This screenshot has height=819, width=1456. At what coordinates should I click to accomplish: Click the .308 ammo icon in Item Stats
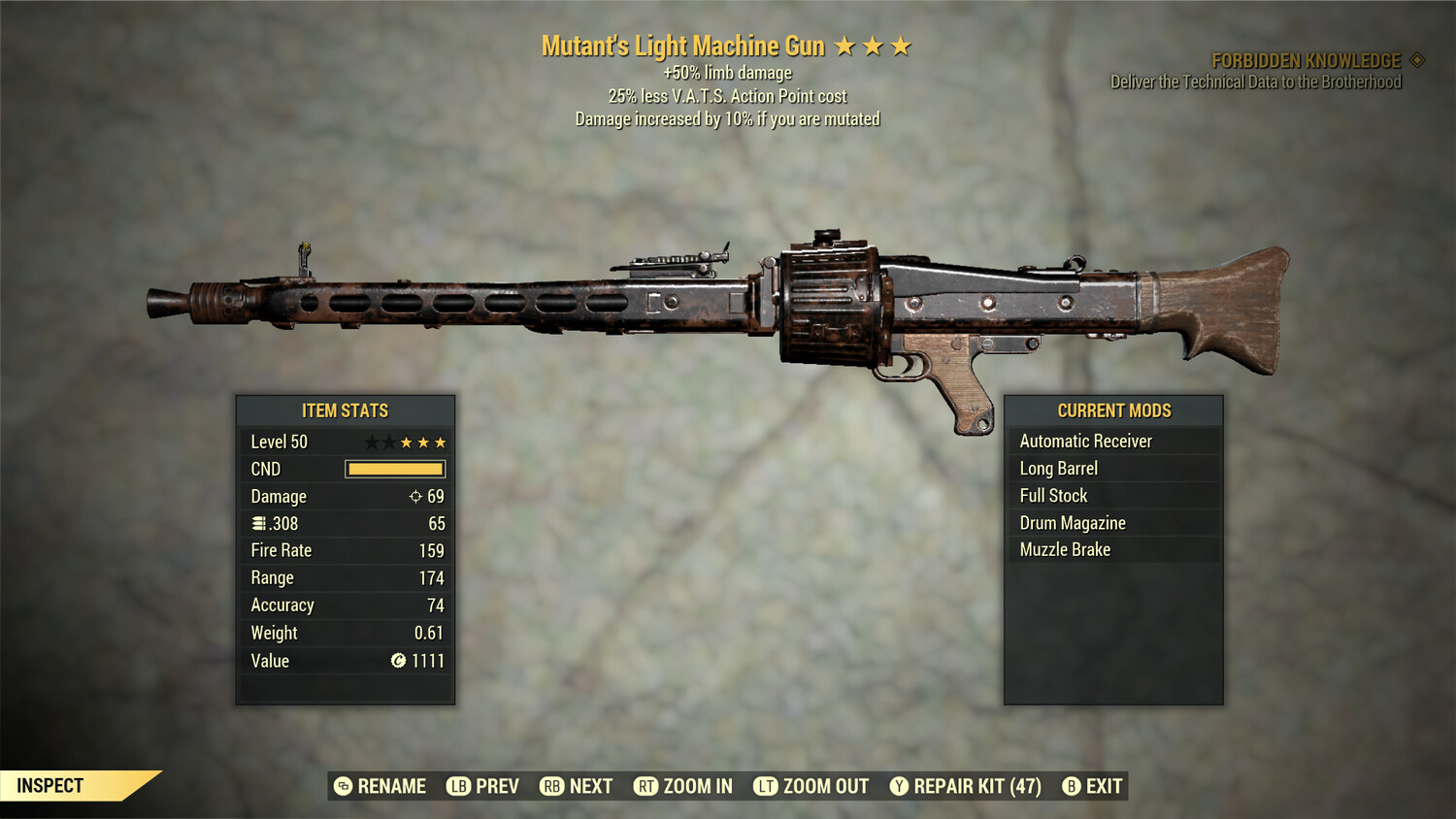258,523
